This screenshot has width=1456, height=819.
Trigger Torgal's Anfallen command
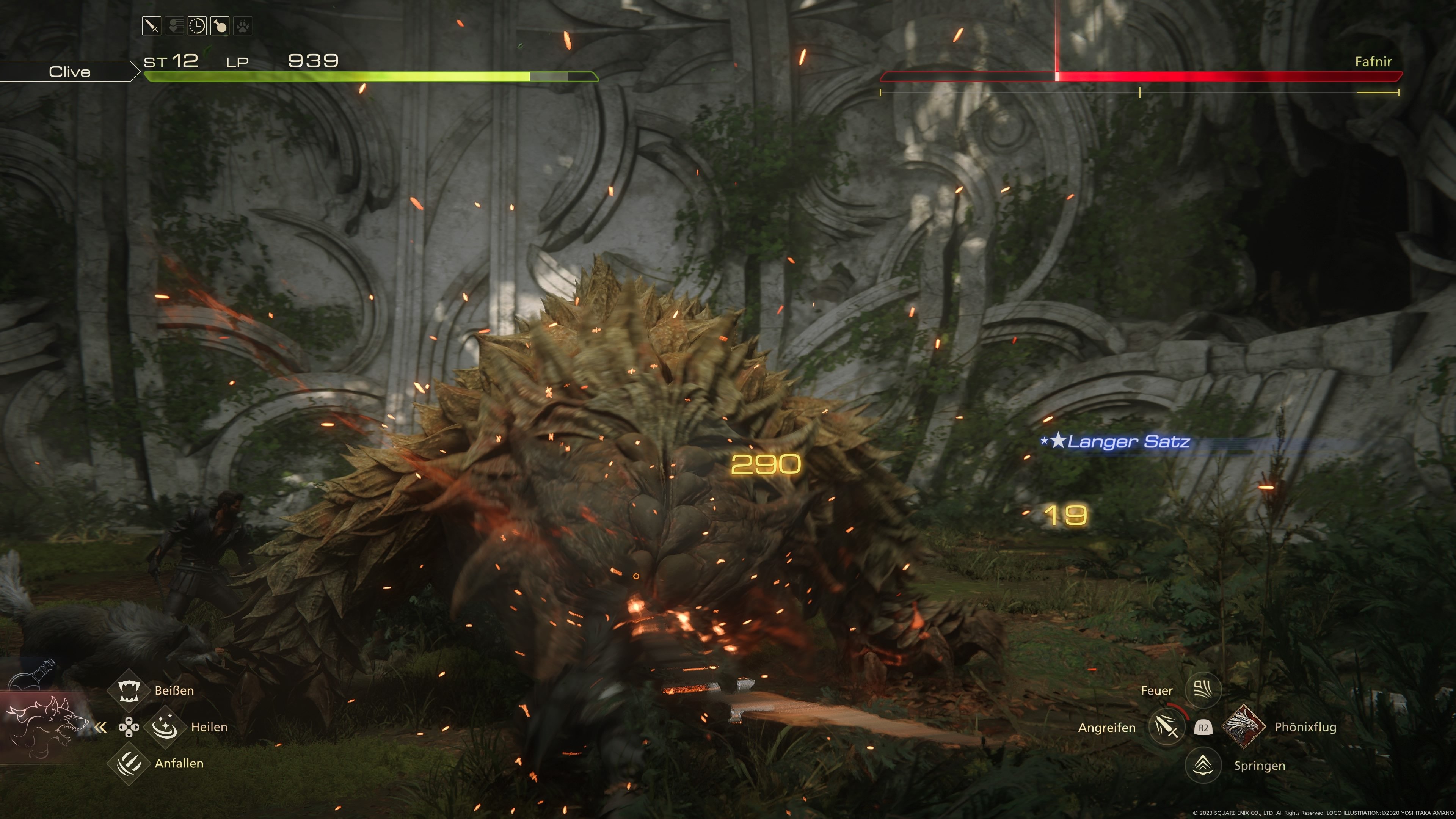[x=129, y=764]
